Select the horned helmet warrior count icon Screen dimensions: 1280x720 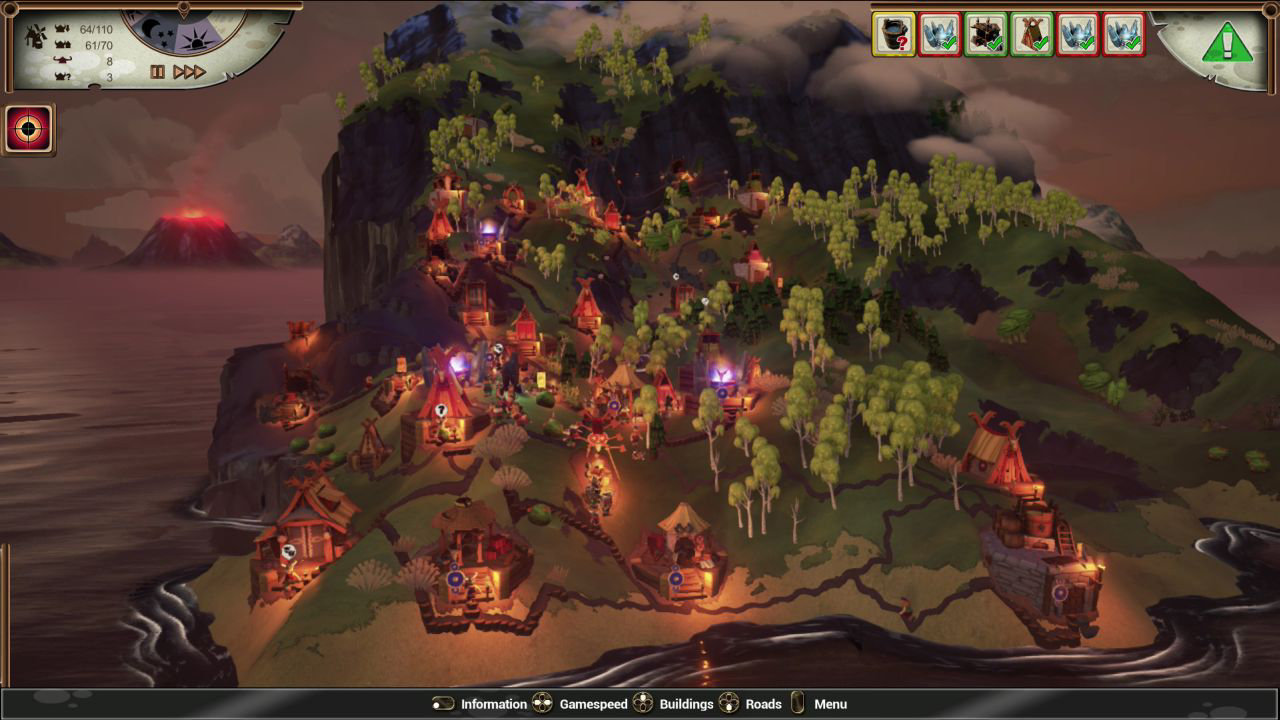tap(60, 59)
